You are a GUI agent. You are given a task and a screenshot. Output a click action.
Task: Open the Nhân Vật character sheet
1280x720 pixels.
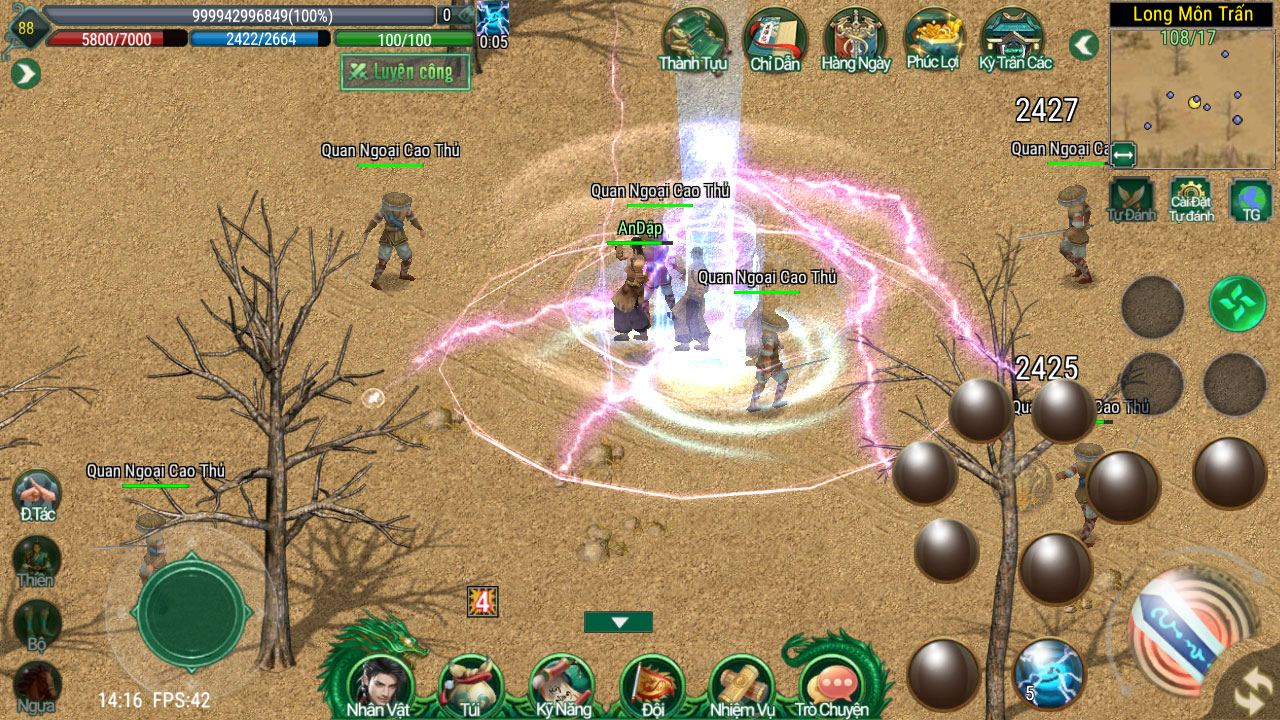click(380, 684)
